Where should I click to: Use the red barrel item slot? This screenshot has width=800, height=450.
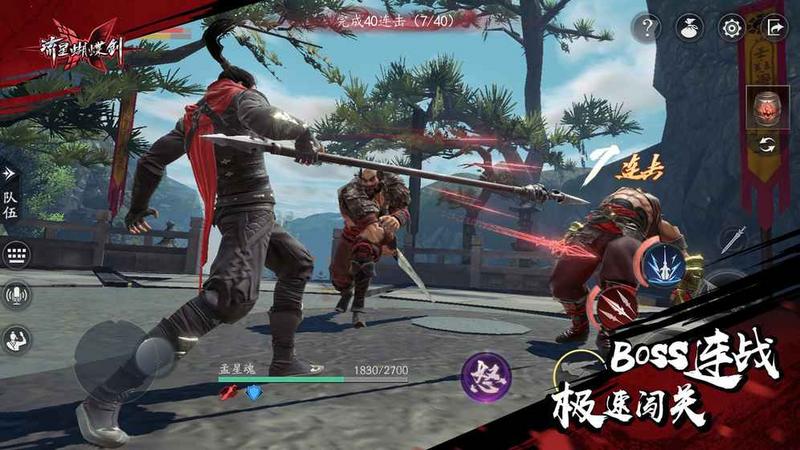[x=765, y=107]
